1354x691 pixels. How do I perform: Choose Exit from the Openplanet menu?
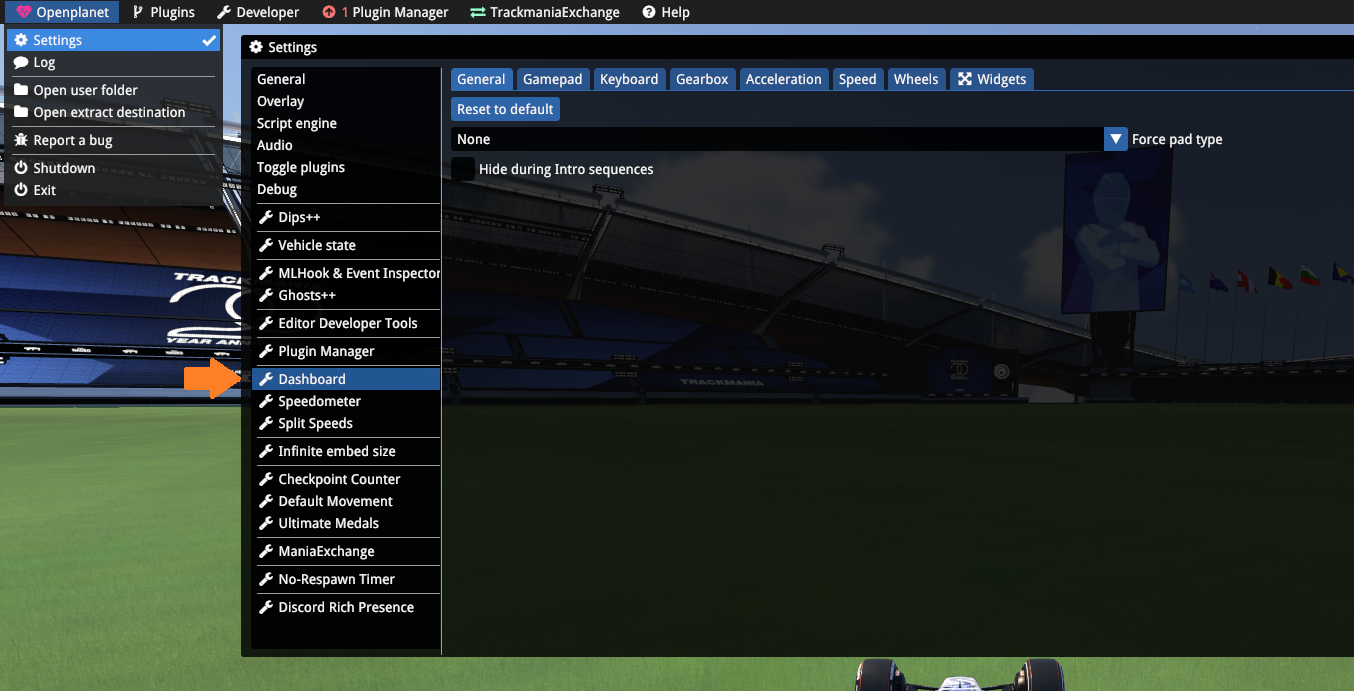click(x=44, y=190)
